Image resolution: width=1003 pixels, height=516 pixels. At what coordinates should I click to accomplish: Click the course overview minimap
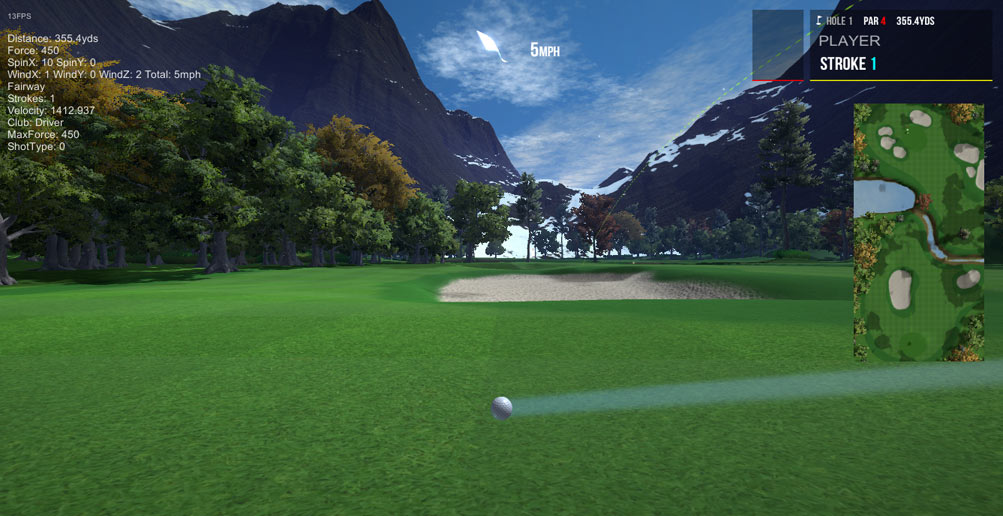coord(918,231)
